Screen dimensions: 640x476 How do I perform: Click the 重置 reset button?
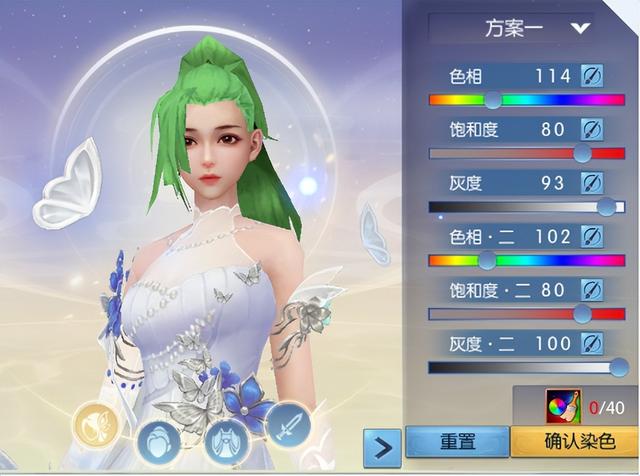[456, 441]
